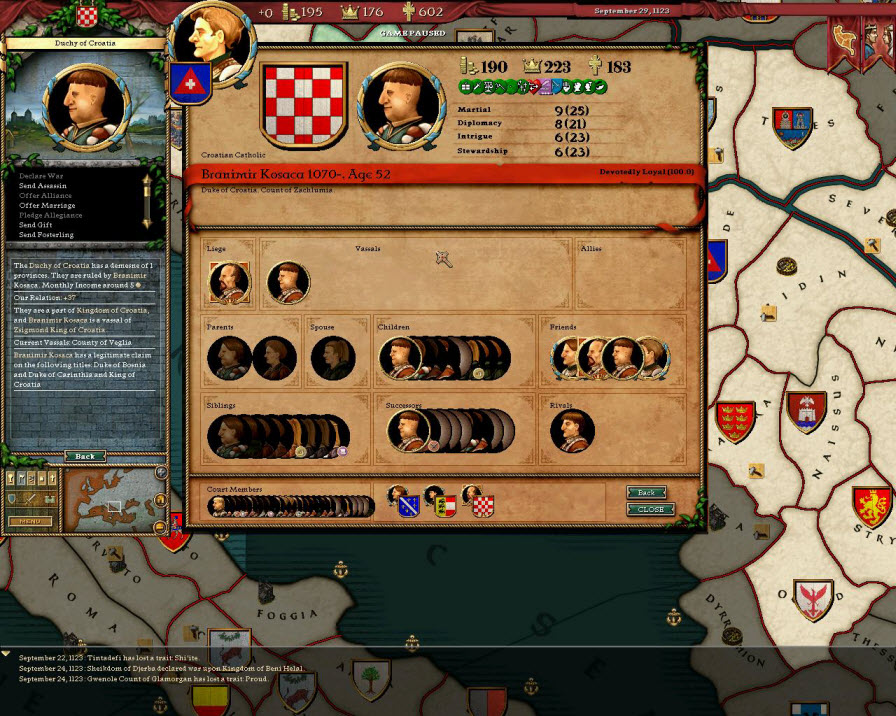Close the character sheet window
896x716 pixels.
[650, 509]
